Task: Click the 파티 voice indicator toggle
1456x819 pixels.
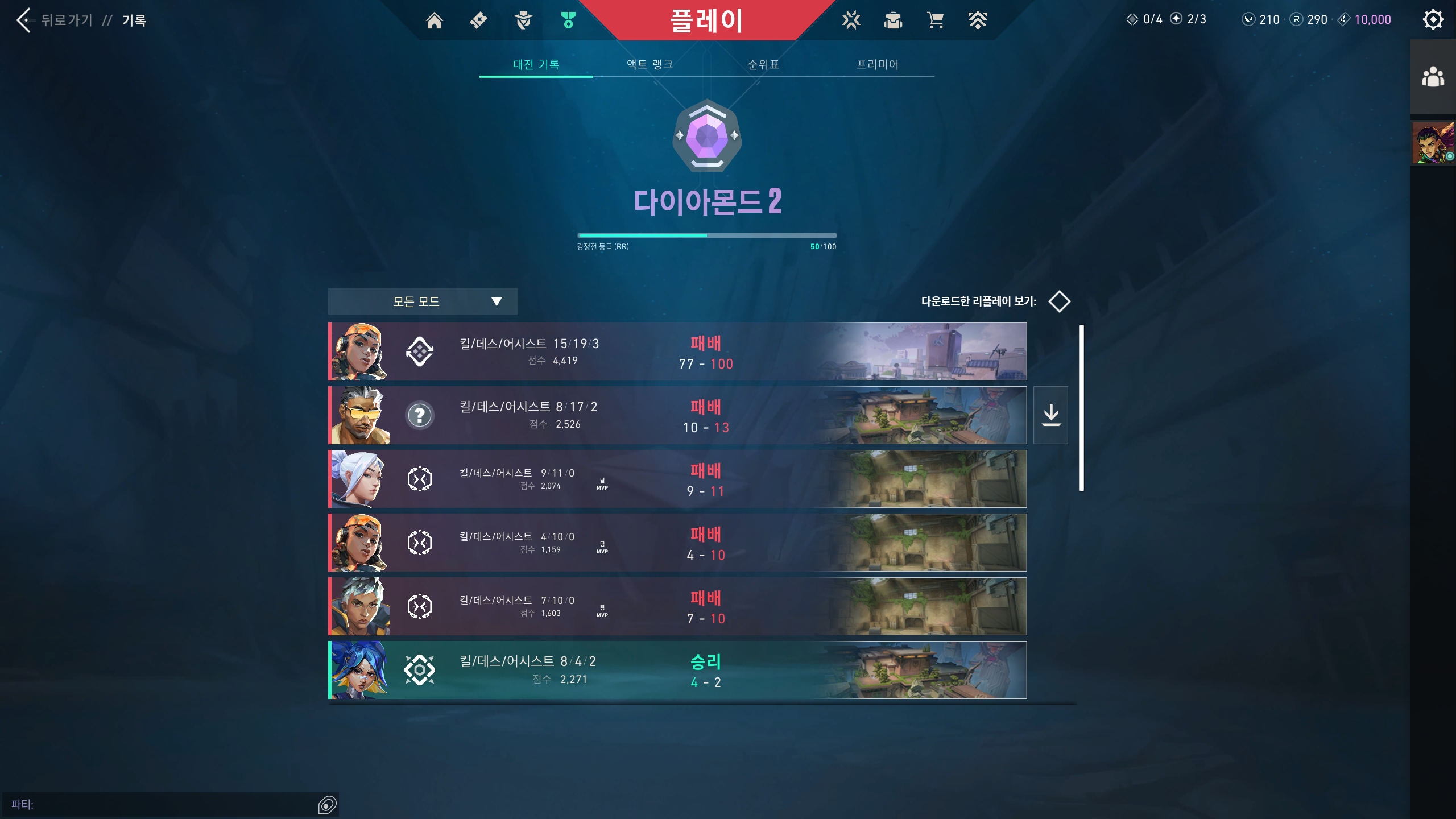Action: click(327, 805)
